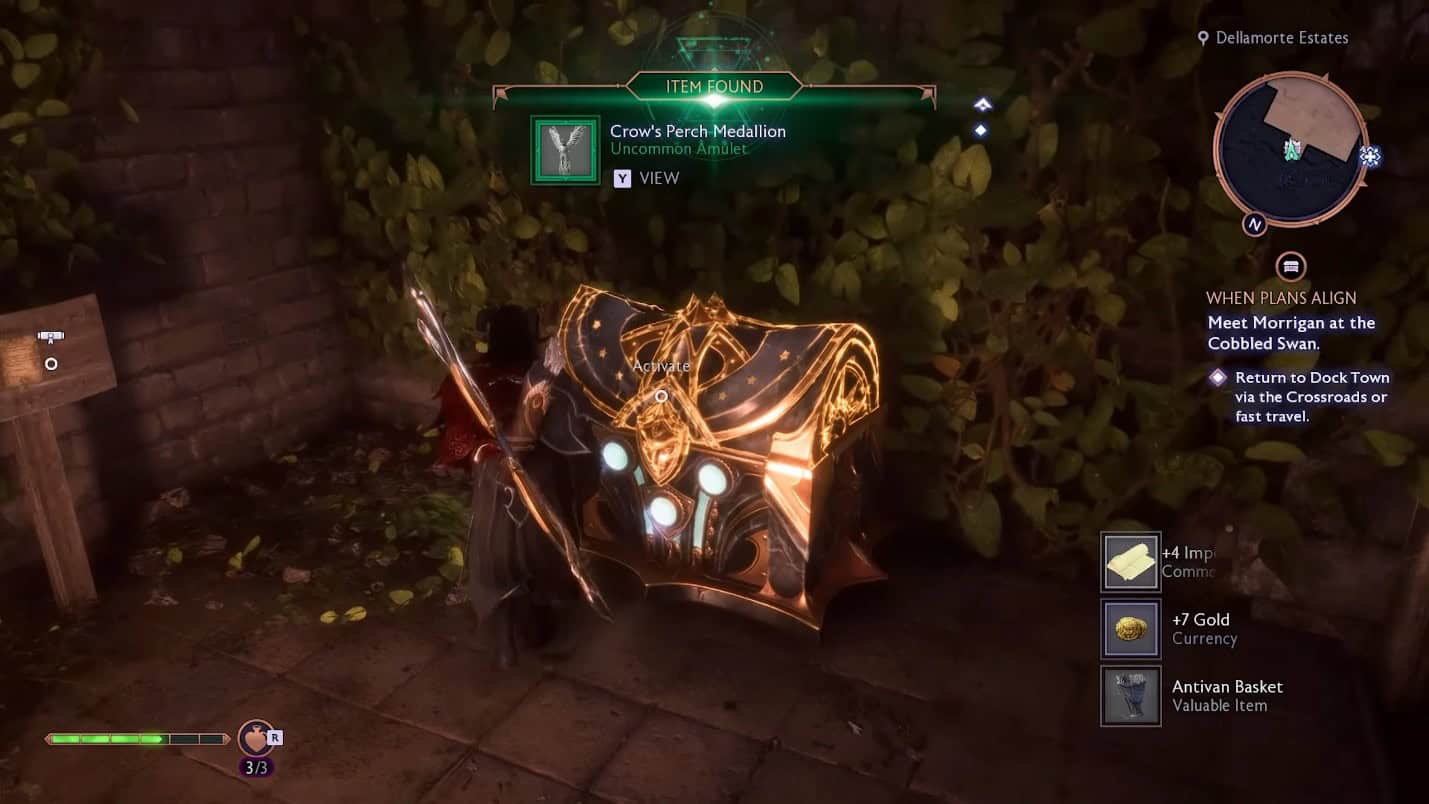The height and width of the screenshot is (804, 1429).
Task: Click the Antivan Basket valuable item icon
Action: (x=1130, y=695)
